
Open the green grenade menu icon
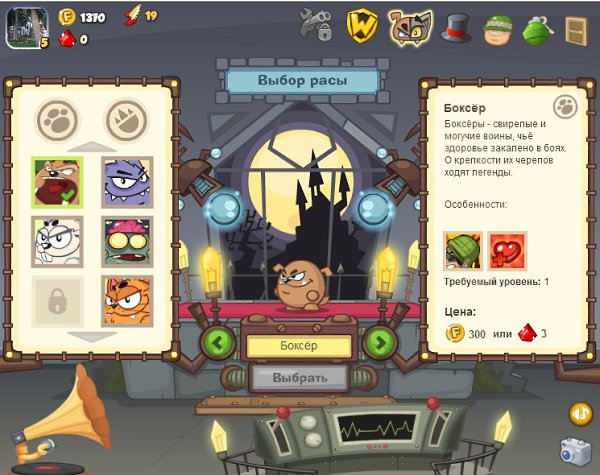(x=538, y=28)
